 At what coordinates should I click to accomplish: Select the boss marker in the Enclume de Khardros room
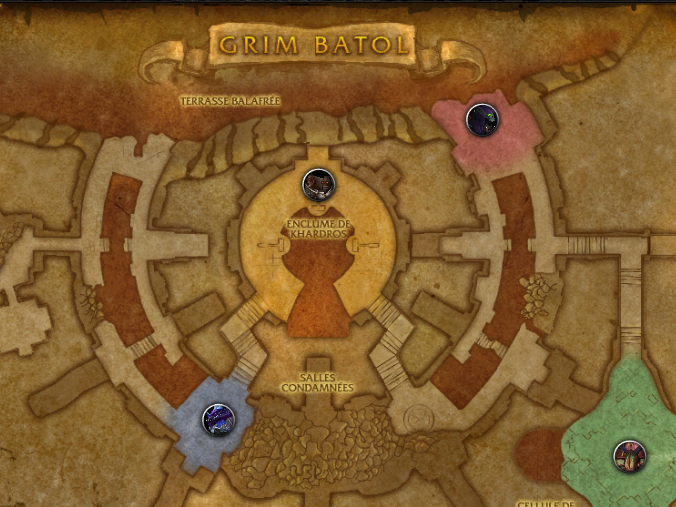click(317, 184)
